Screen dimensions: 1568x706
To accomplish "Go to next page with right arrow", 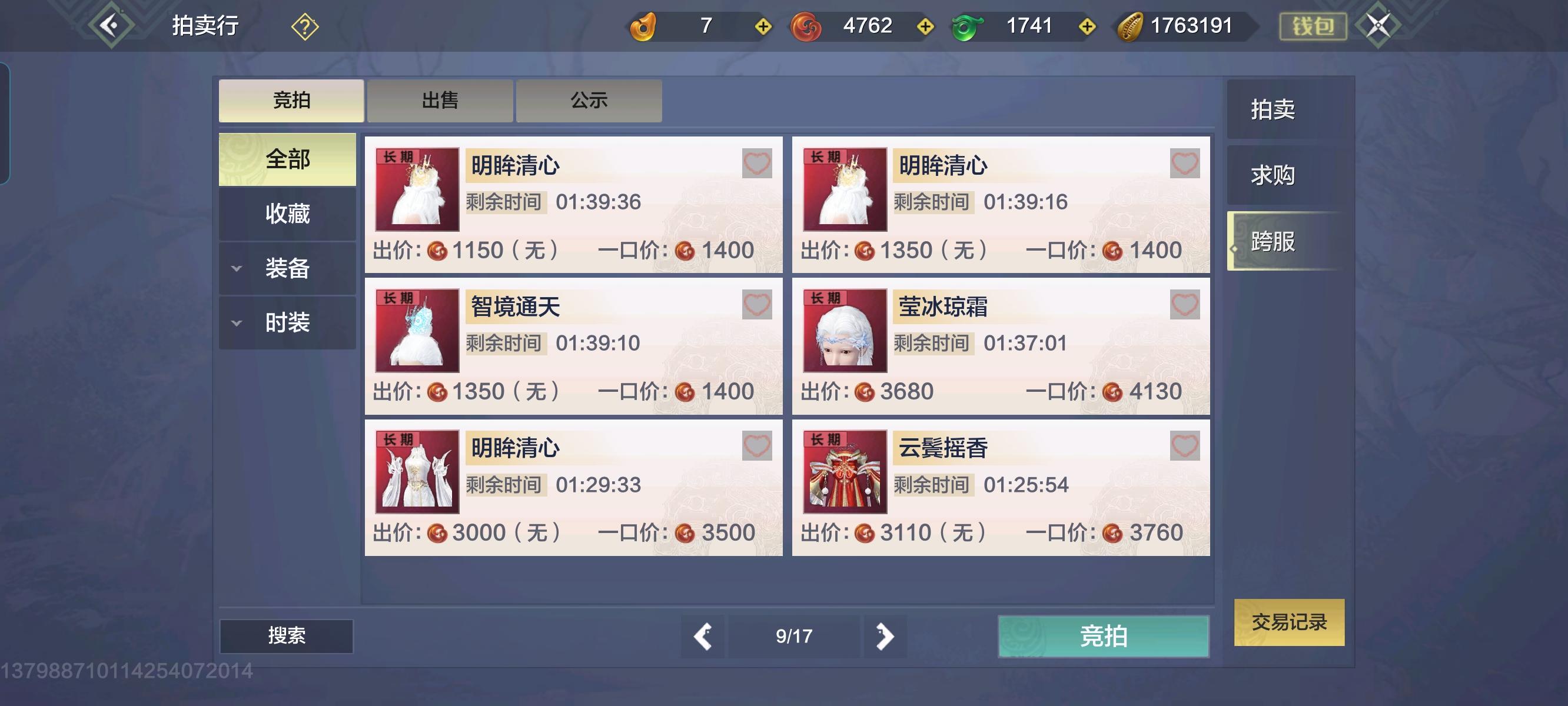I will point(884,637).
